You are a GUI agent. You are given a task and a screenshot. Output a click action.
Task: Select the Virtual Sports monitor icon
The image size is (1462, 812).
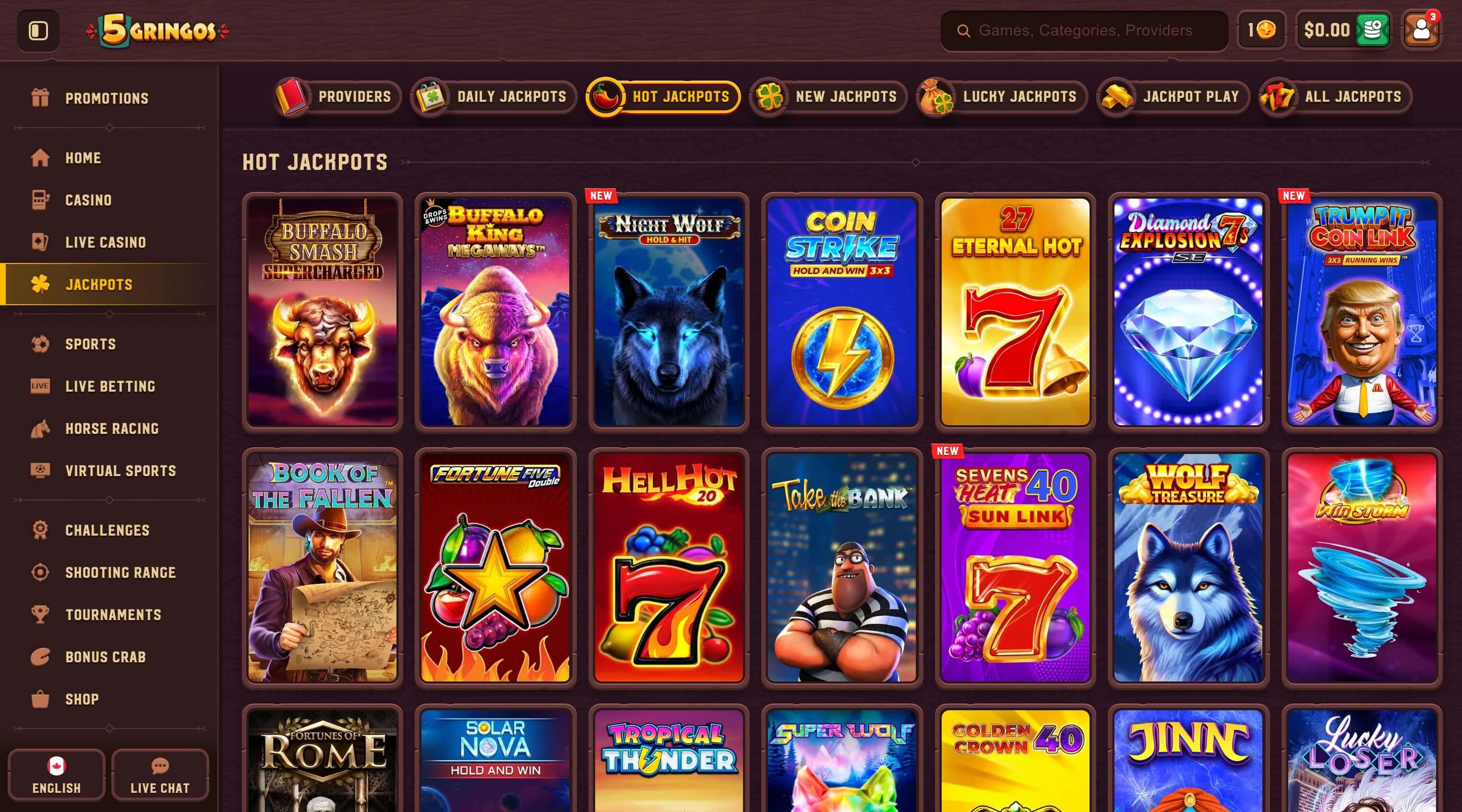(x=40, y=470)
